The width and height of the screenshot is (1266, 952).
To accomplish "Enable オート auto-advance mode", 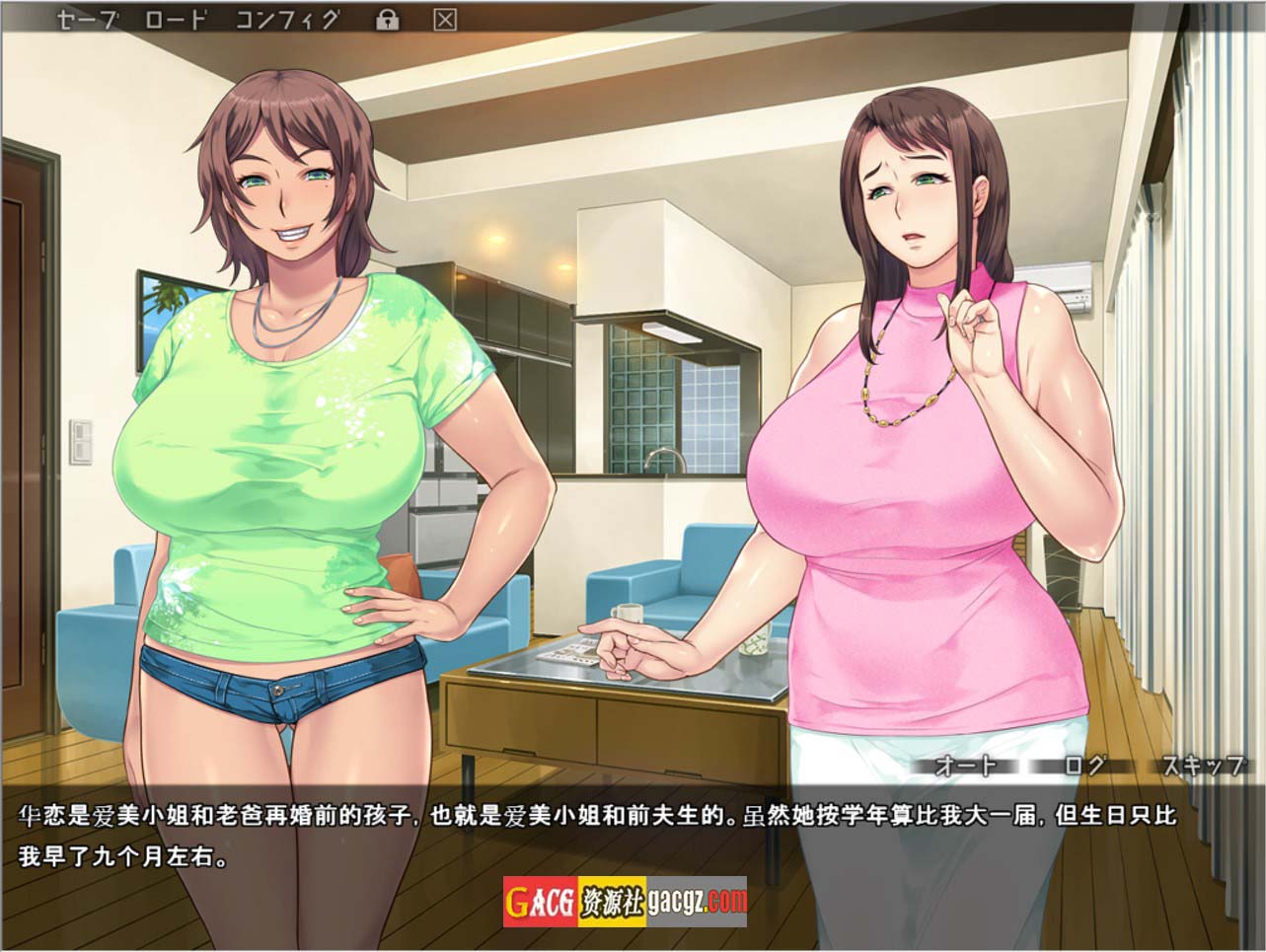I will (x=965, y=766).
